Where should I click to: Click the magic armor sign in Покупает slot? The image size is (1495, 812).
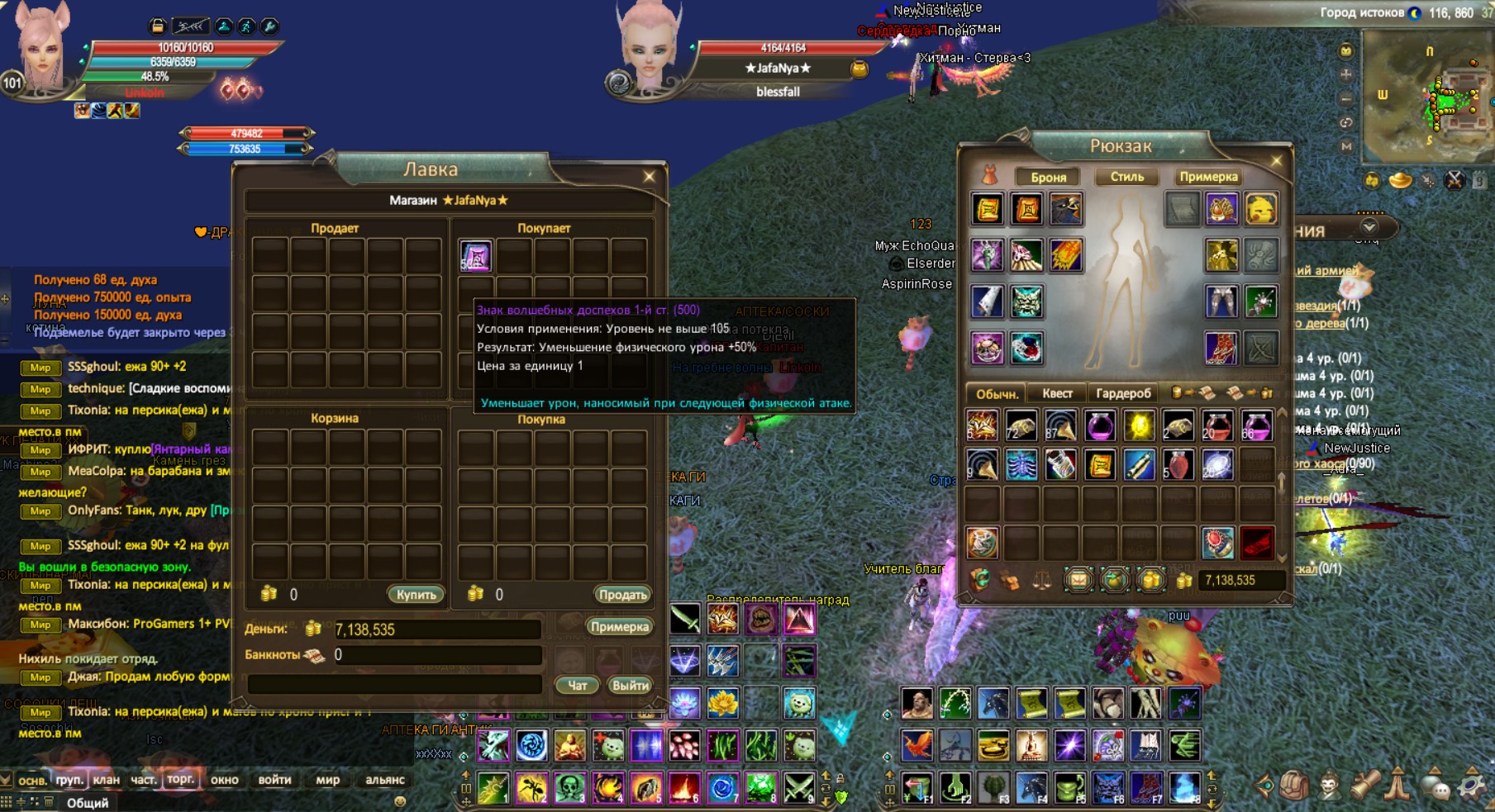point(475,257)
